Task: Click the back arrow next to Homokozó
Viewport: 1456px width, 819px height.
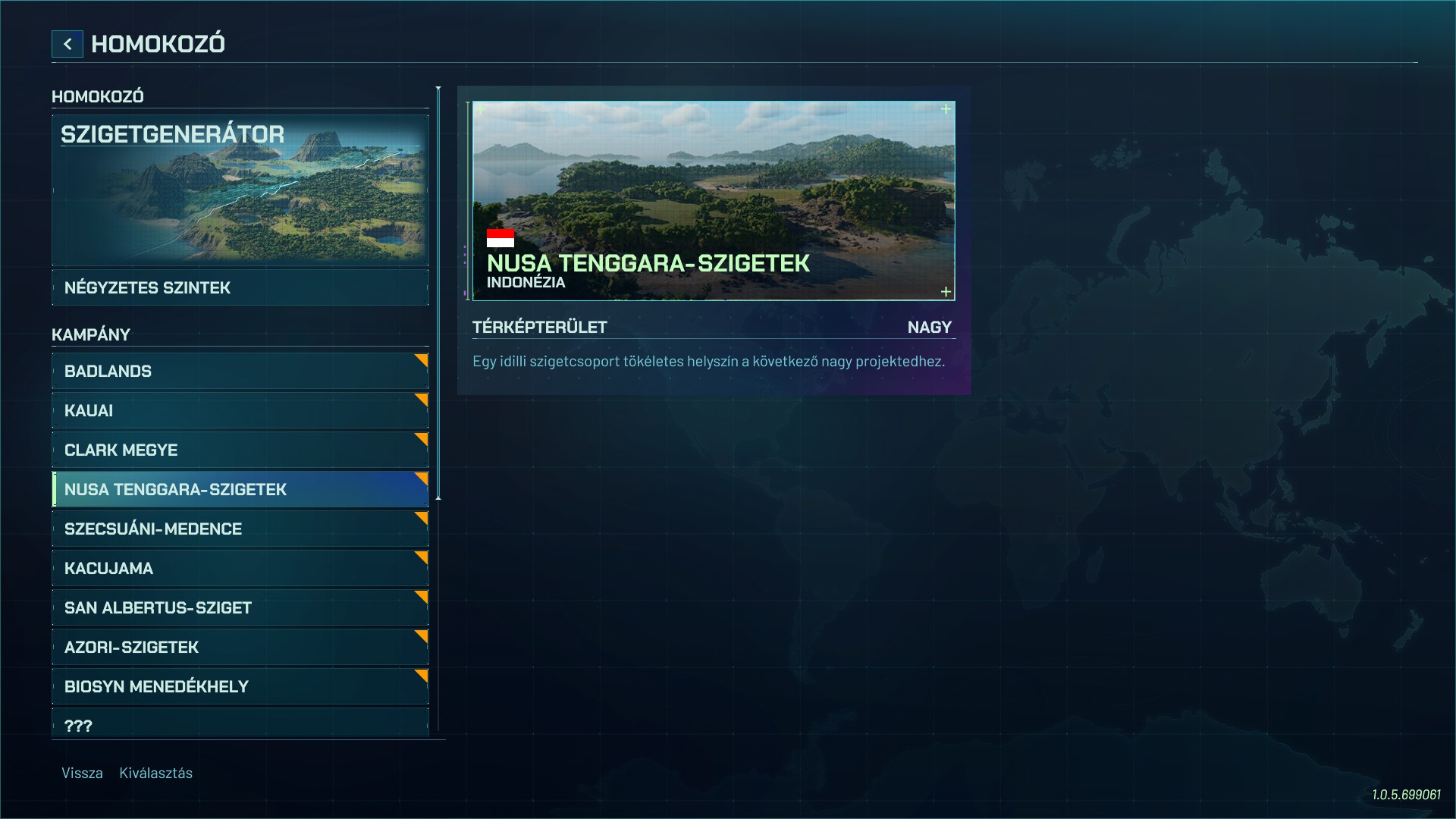Action: [67, 44]
